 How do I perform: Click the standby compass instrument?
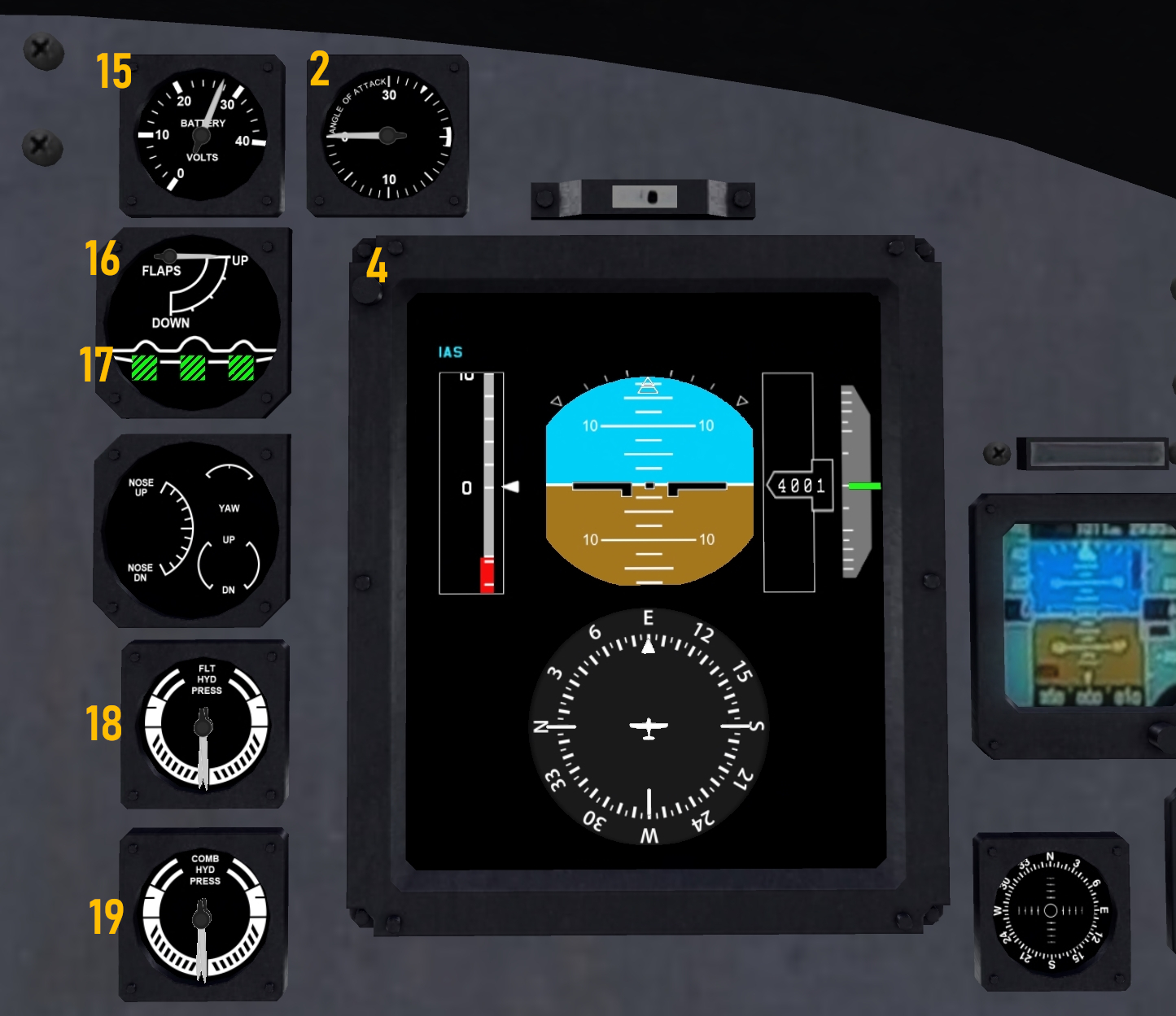click(1050, 907)
